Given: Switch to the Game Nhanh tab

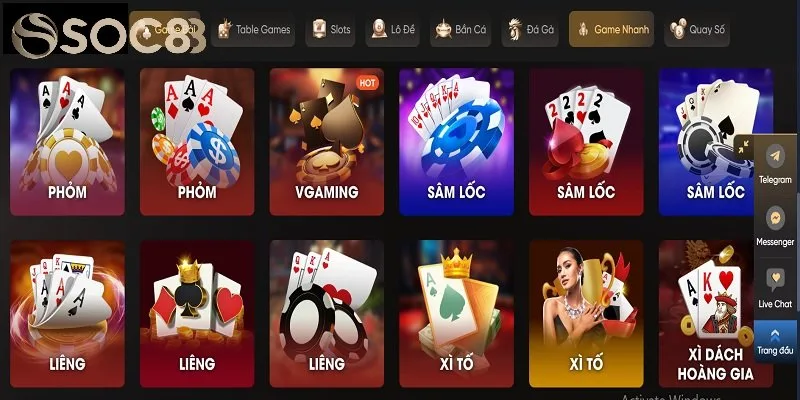Looking at the screenshot, I should (611, 30).
